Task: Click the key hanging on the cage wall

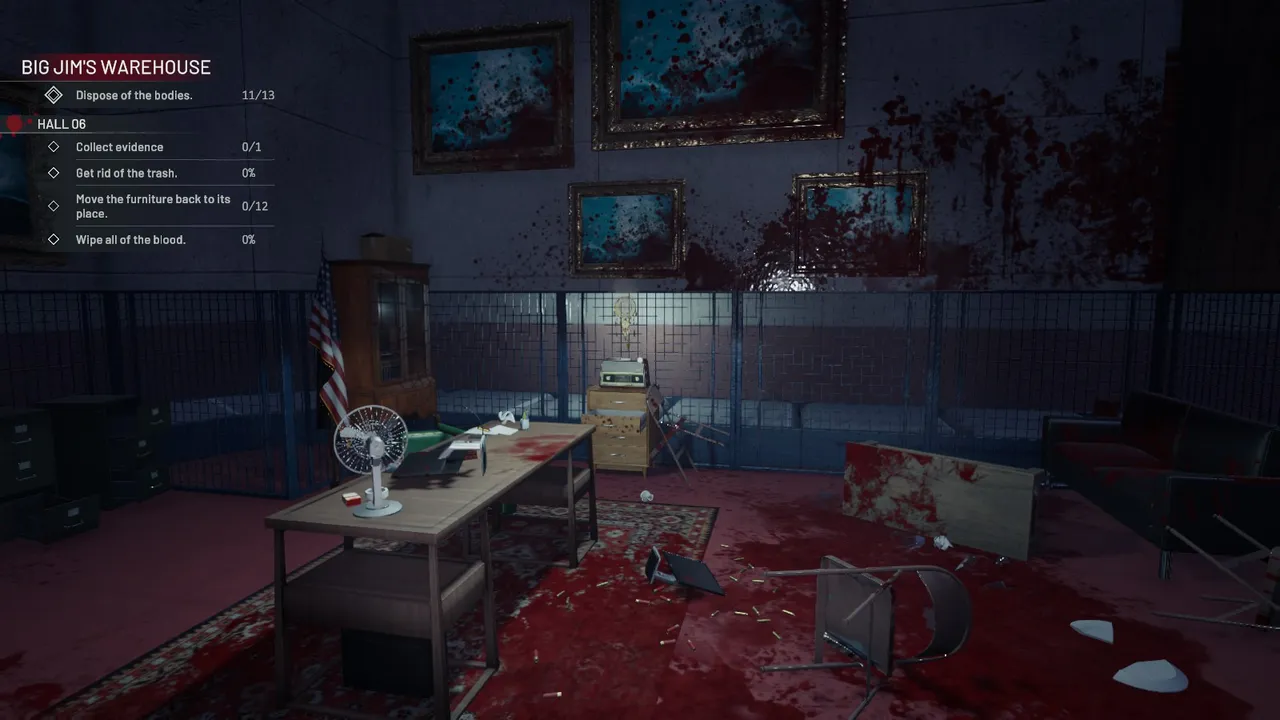Action: (x=625, y=315)
